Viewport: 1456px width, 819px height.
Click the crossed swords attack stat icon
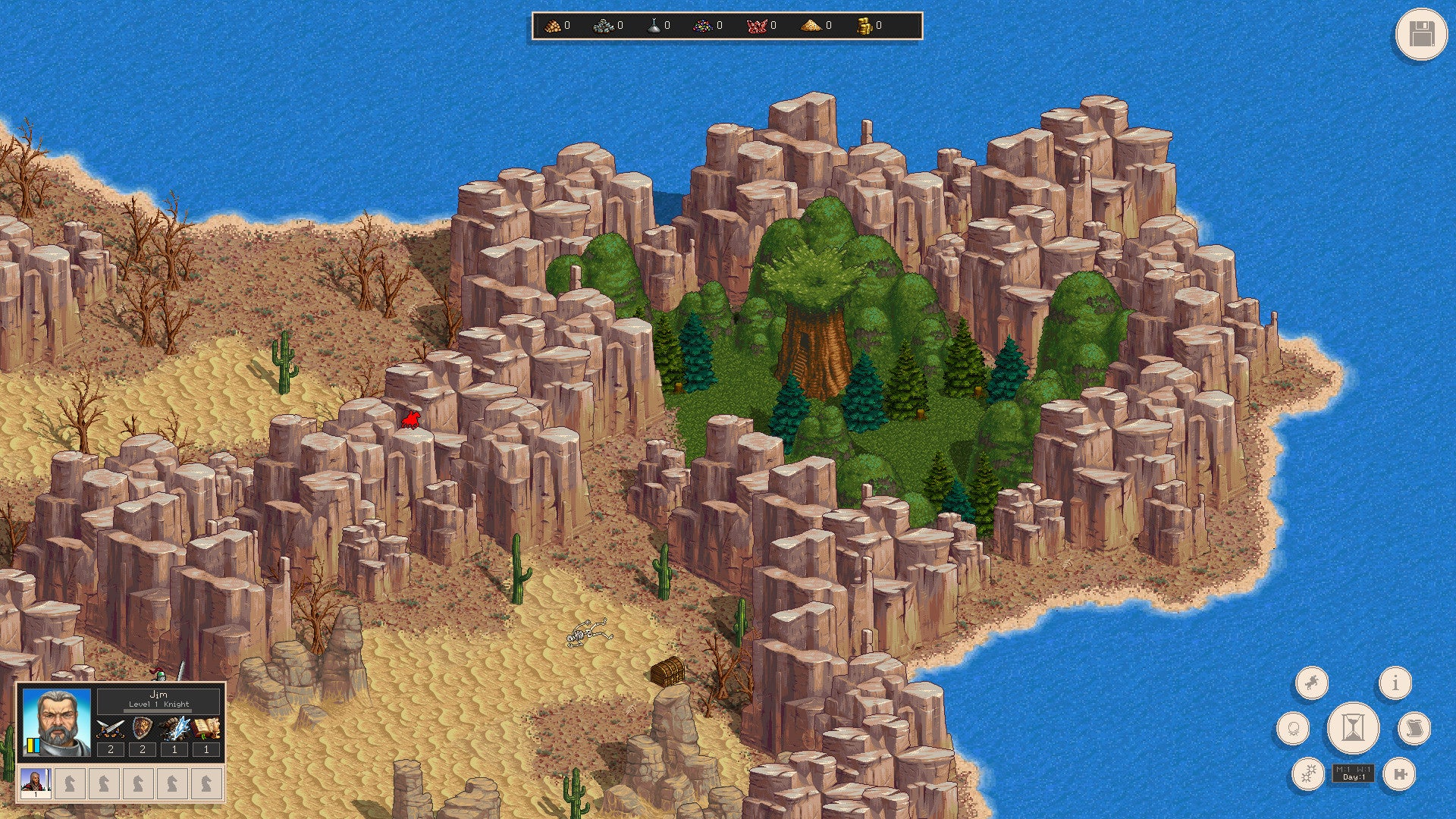111,729
